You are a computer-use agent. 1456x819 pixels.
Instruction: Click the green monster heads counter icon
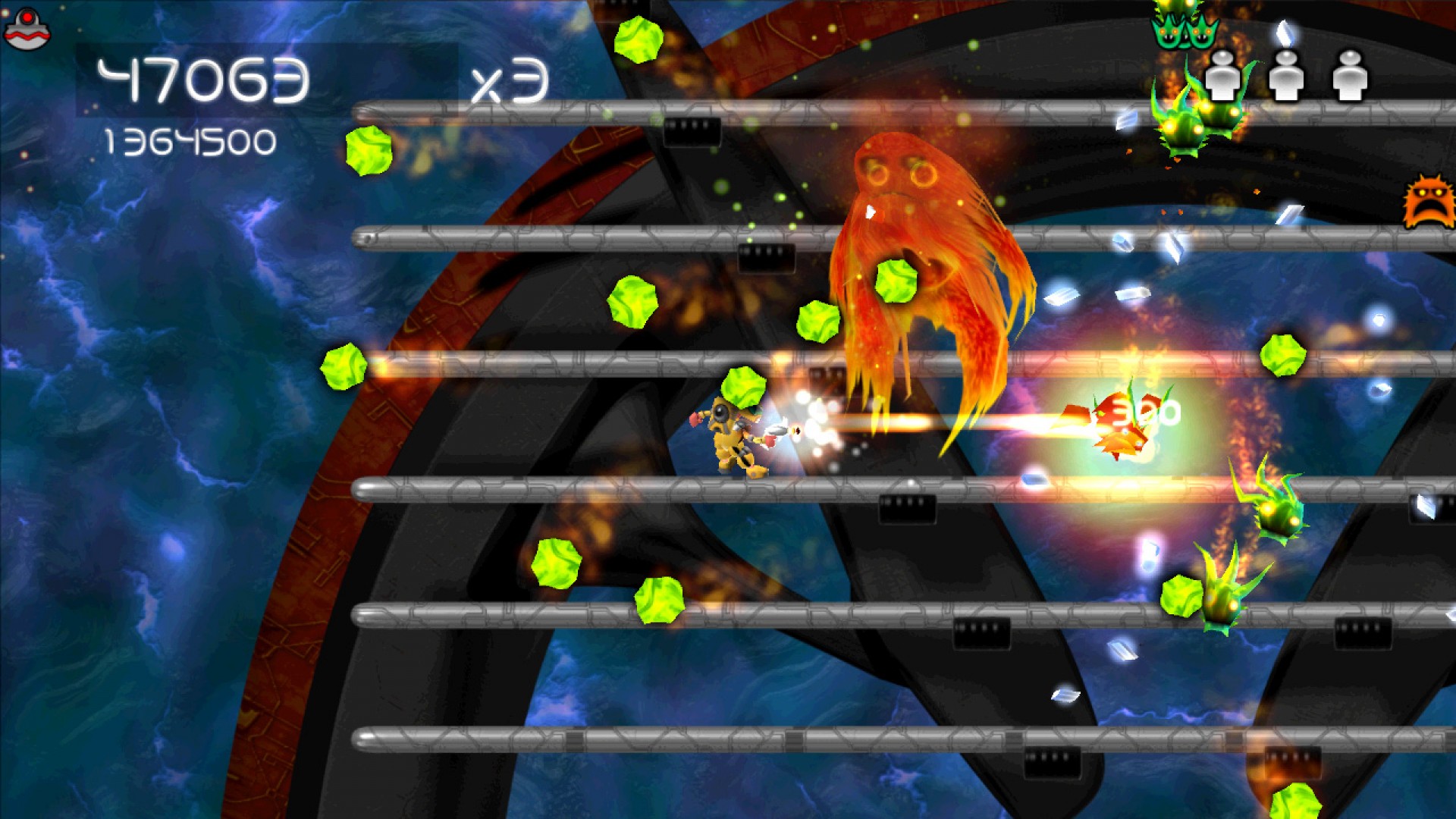point(1183,30)
